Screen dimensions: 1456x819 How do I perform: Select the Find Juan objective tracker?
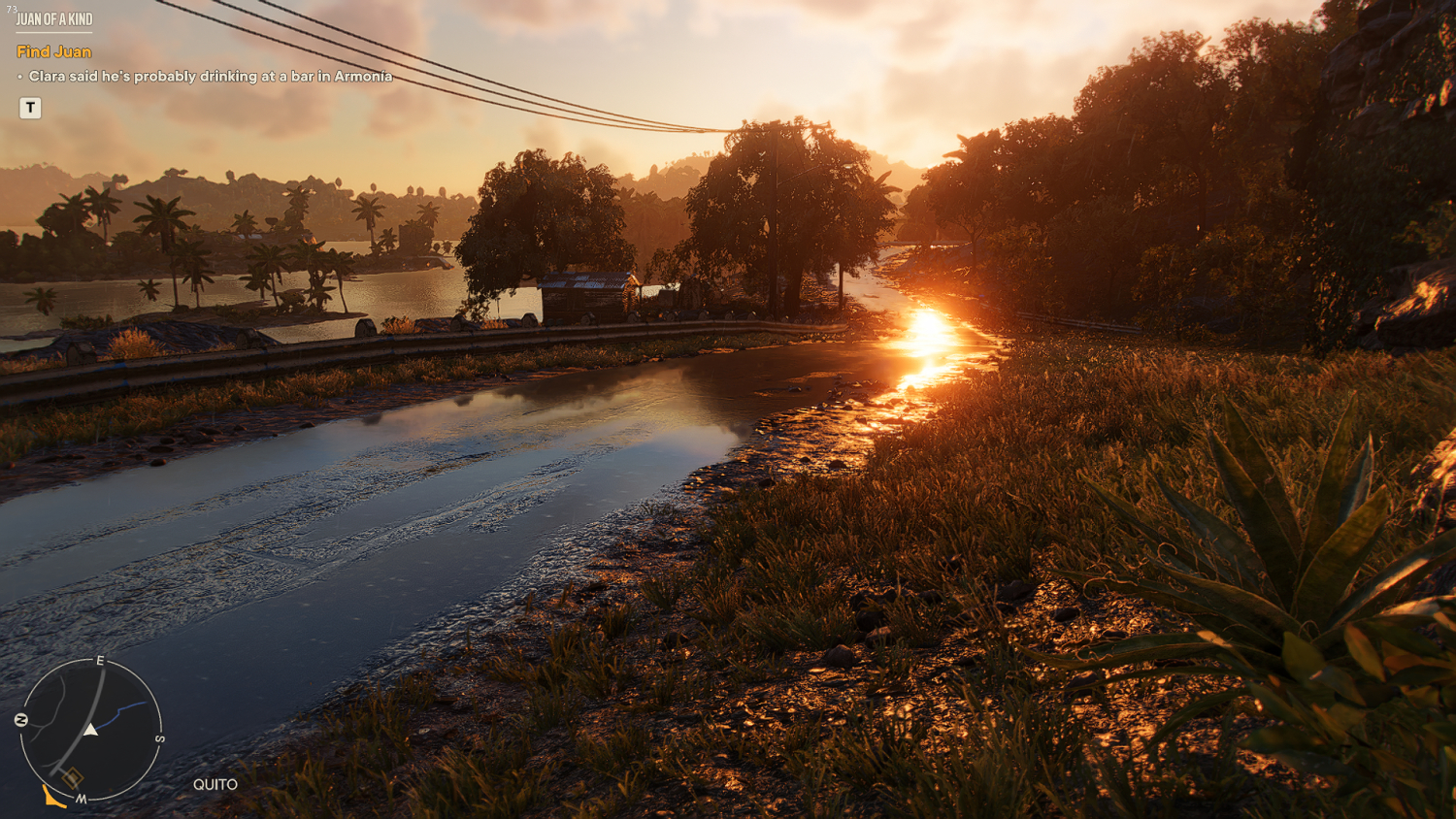coord(54,51)
